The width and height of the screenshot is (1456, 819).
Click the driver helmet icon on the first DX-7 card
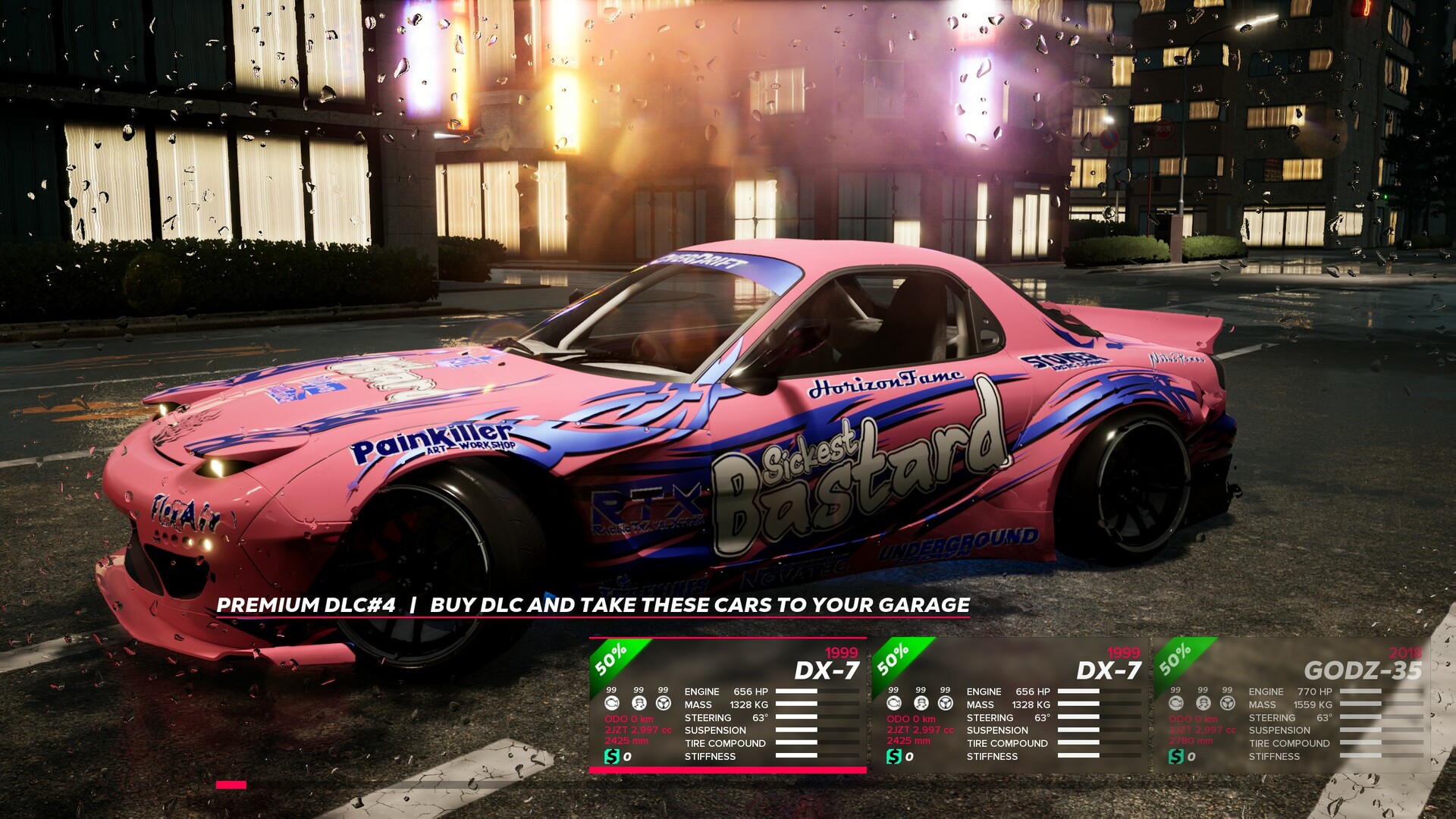[639, 703]
